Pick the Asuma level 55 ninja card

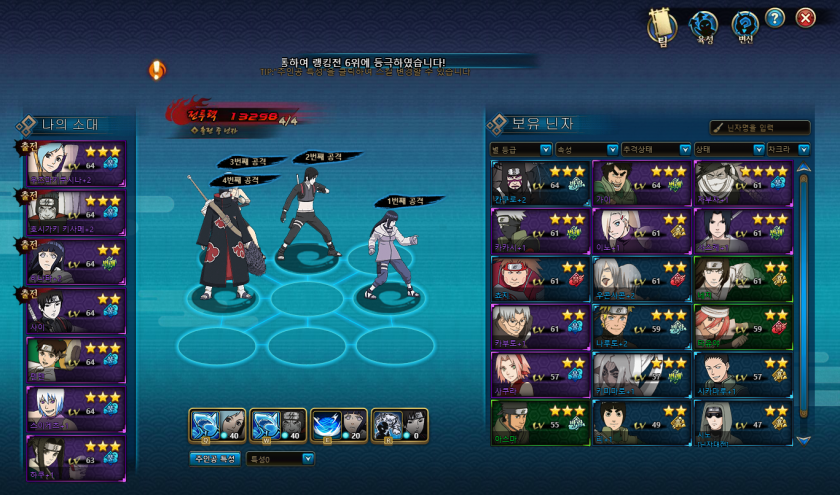click(540, 422)
